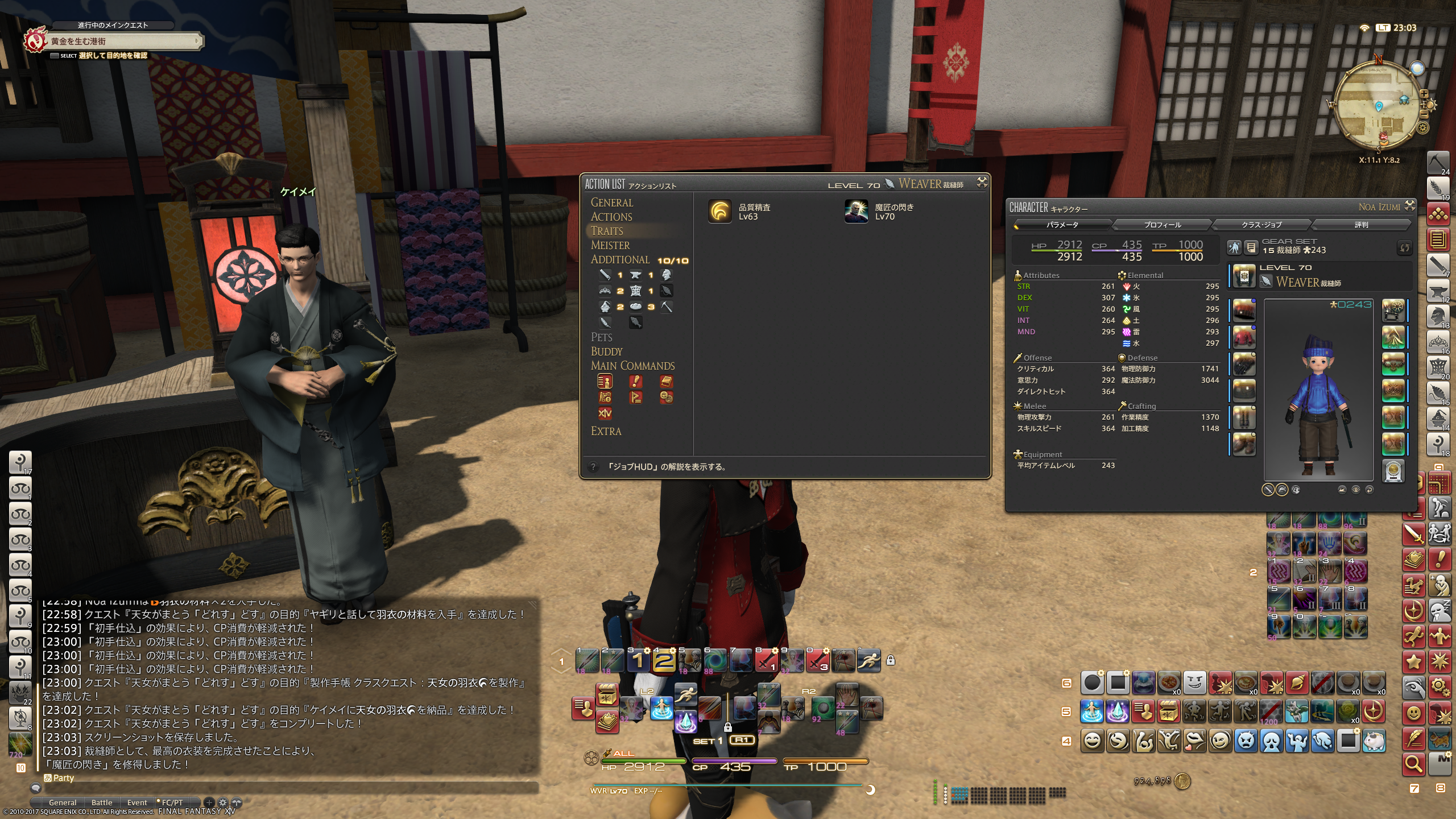Choose the Meister category
Viewport: 1456px width, 819px height.
tap(610, 245)
